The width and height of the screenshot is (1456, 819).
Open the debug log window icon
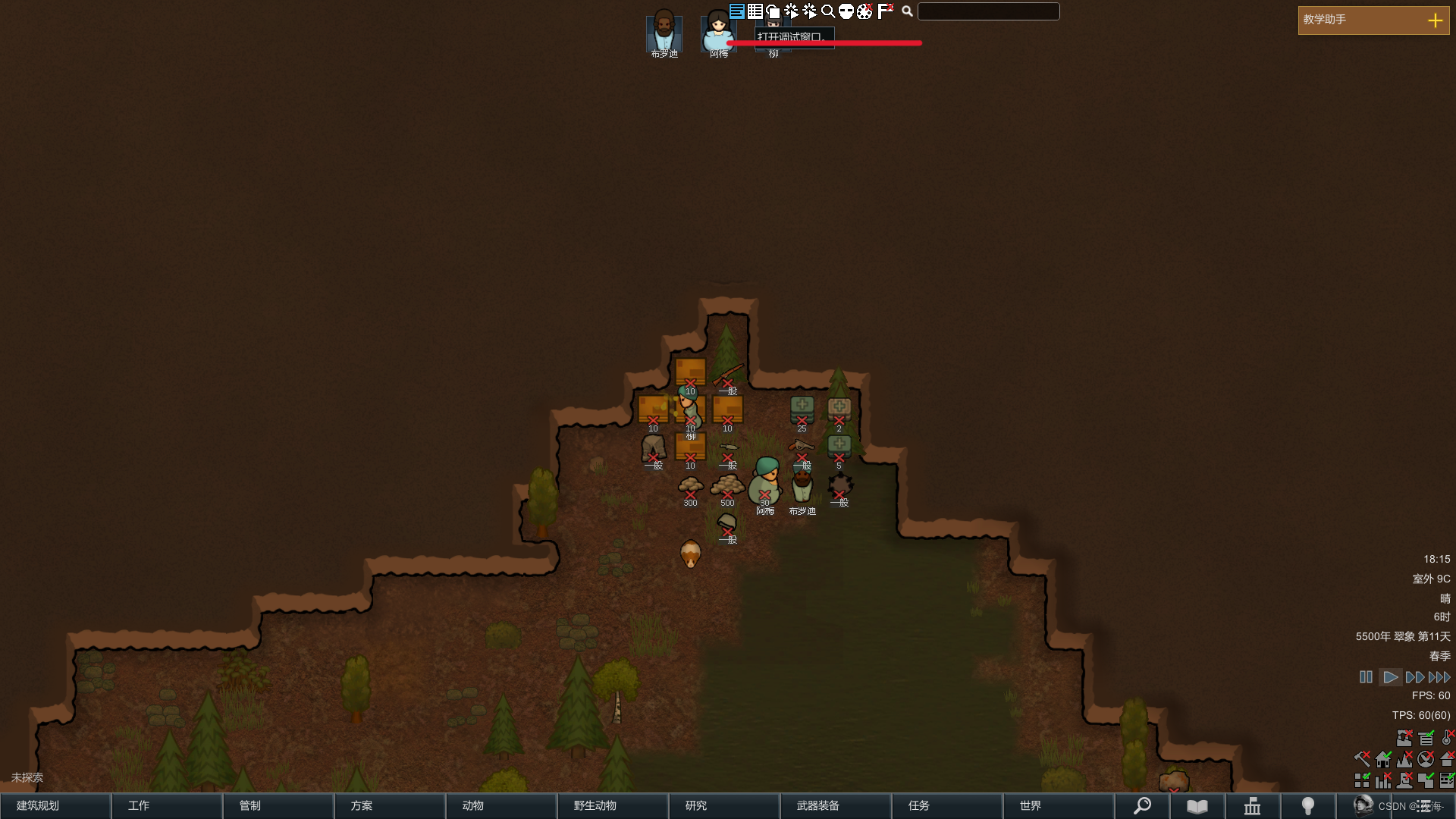(x=737, y=11)
